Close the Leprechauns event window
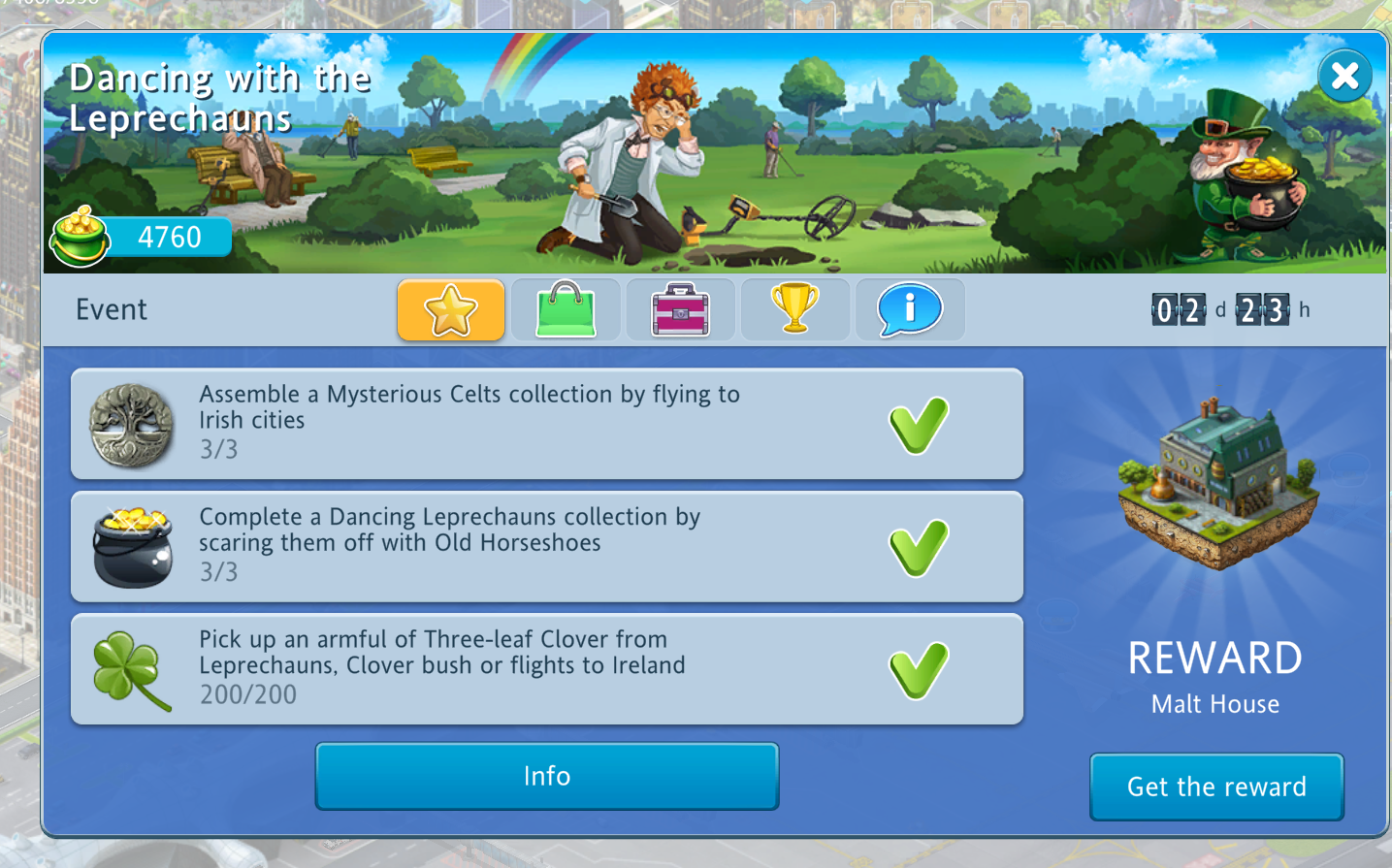The width and height of the screenshot is (1392, 868). [x=1344, y=76]
